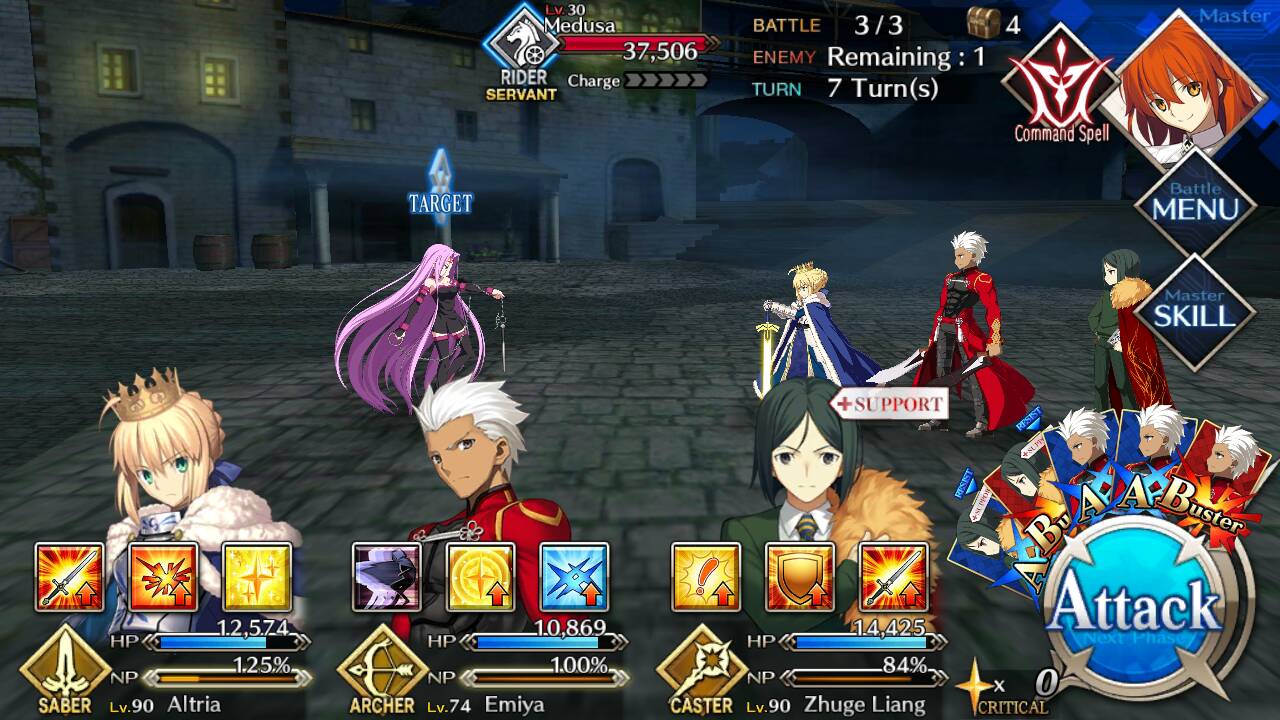Open Emiya's Archer status panel
Screen dimensions: 1280x720
pyautogui.click(x=480, y=672)
